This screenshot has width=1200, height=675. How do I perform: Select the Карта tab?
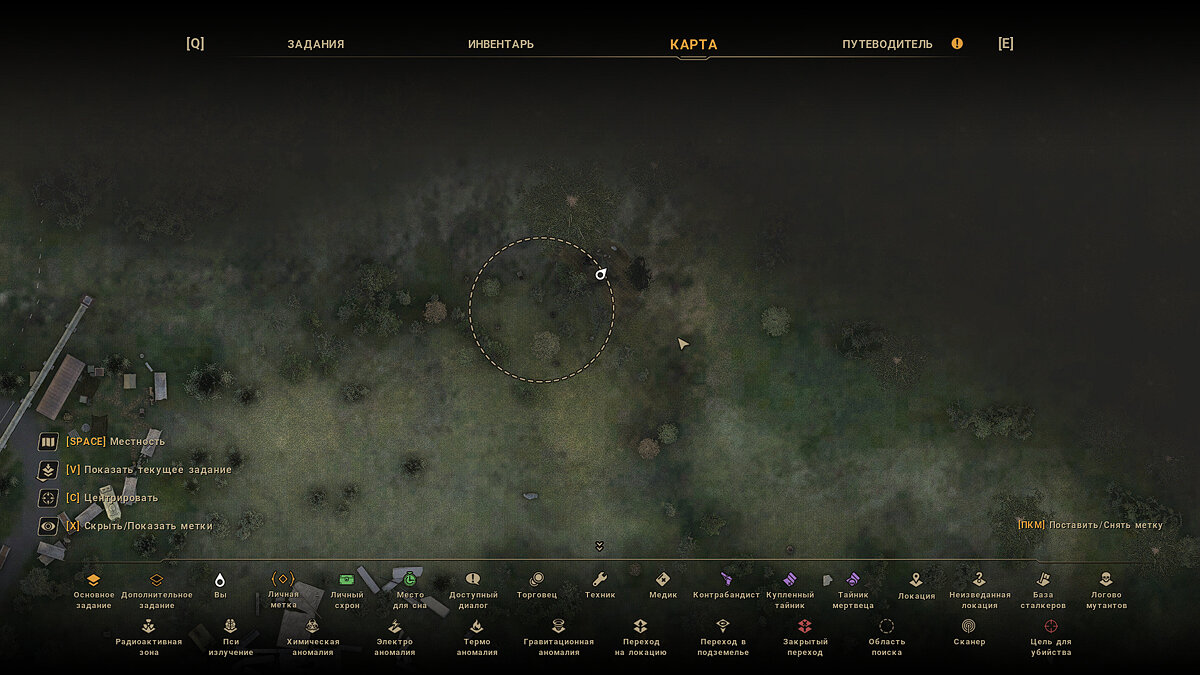tap(693, 44)
